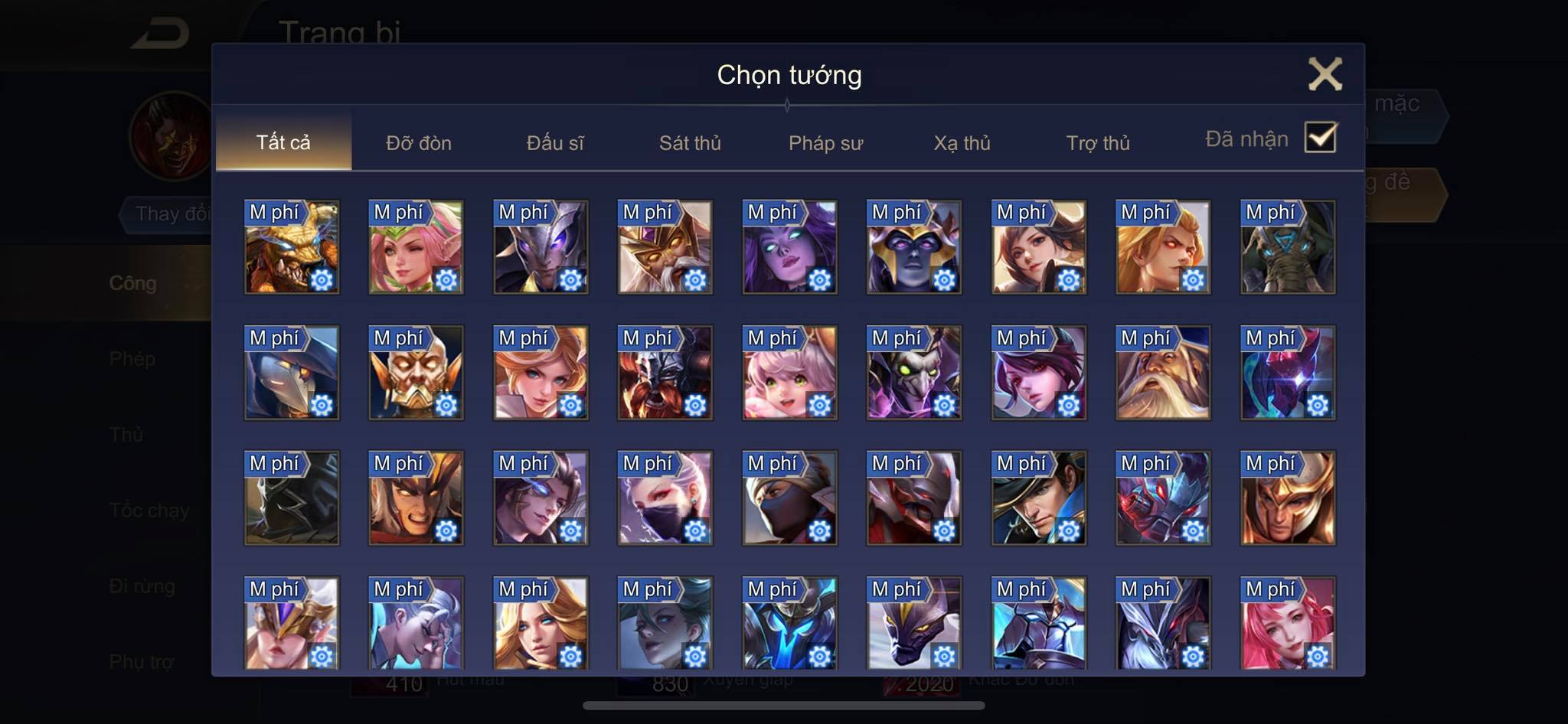Screen dimensions: 1568x724
Task: Open the Đỡ đòn hero tab
Action: [x=418, y=143]
